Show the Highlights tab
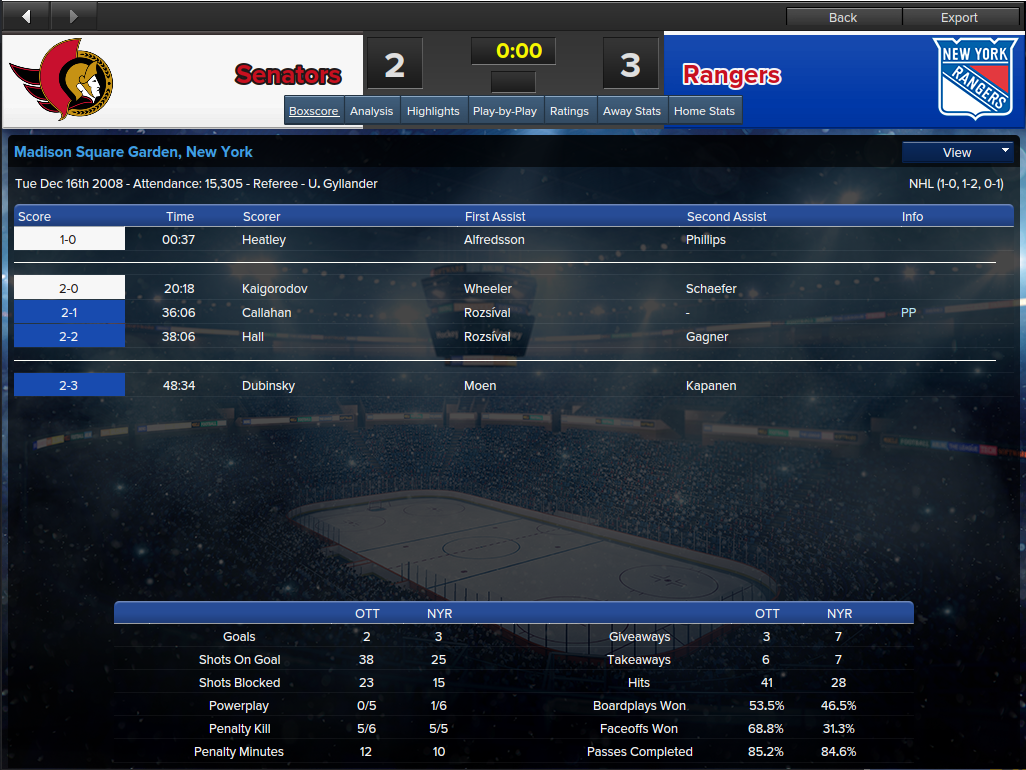The height and width of the screenshot is (770, 1026). click(x=433, y=111)
